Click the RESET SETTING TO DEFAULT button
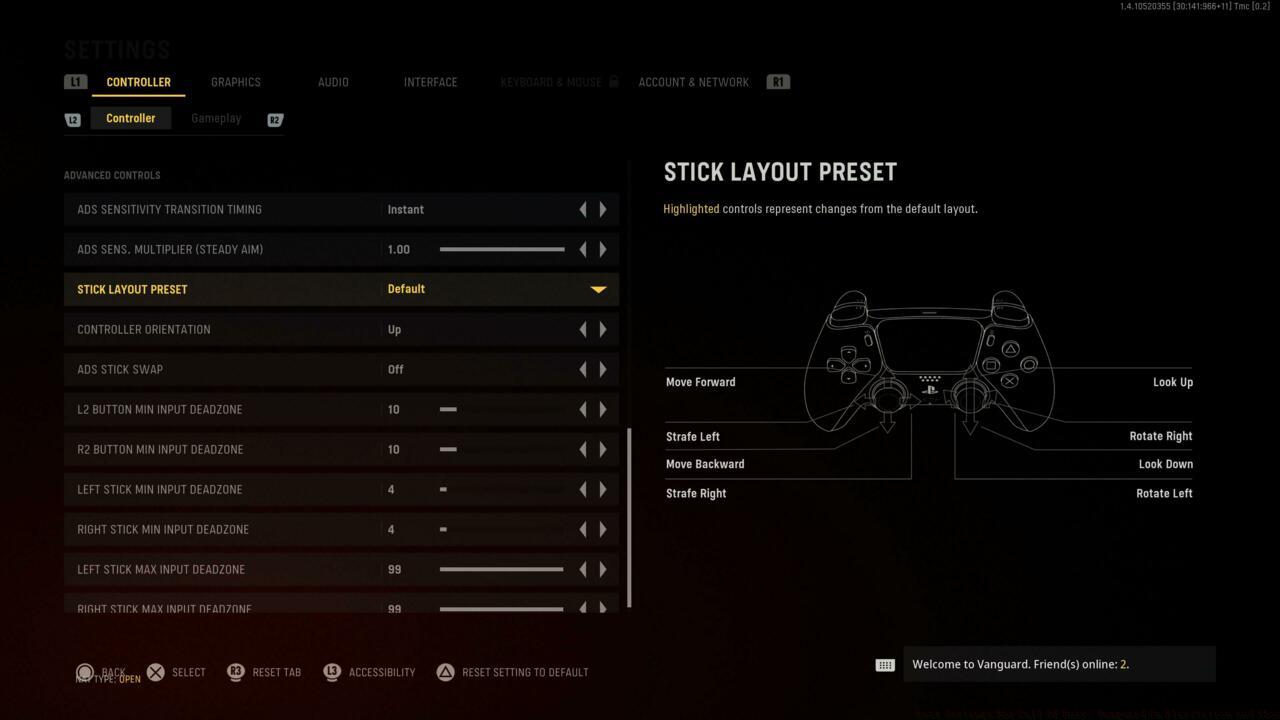The width and height of the screenshot is (1280, 720). [526, 672]
